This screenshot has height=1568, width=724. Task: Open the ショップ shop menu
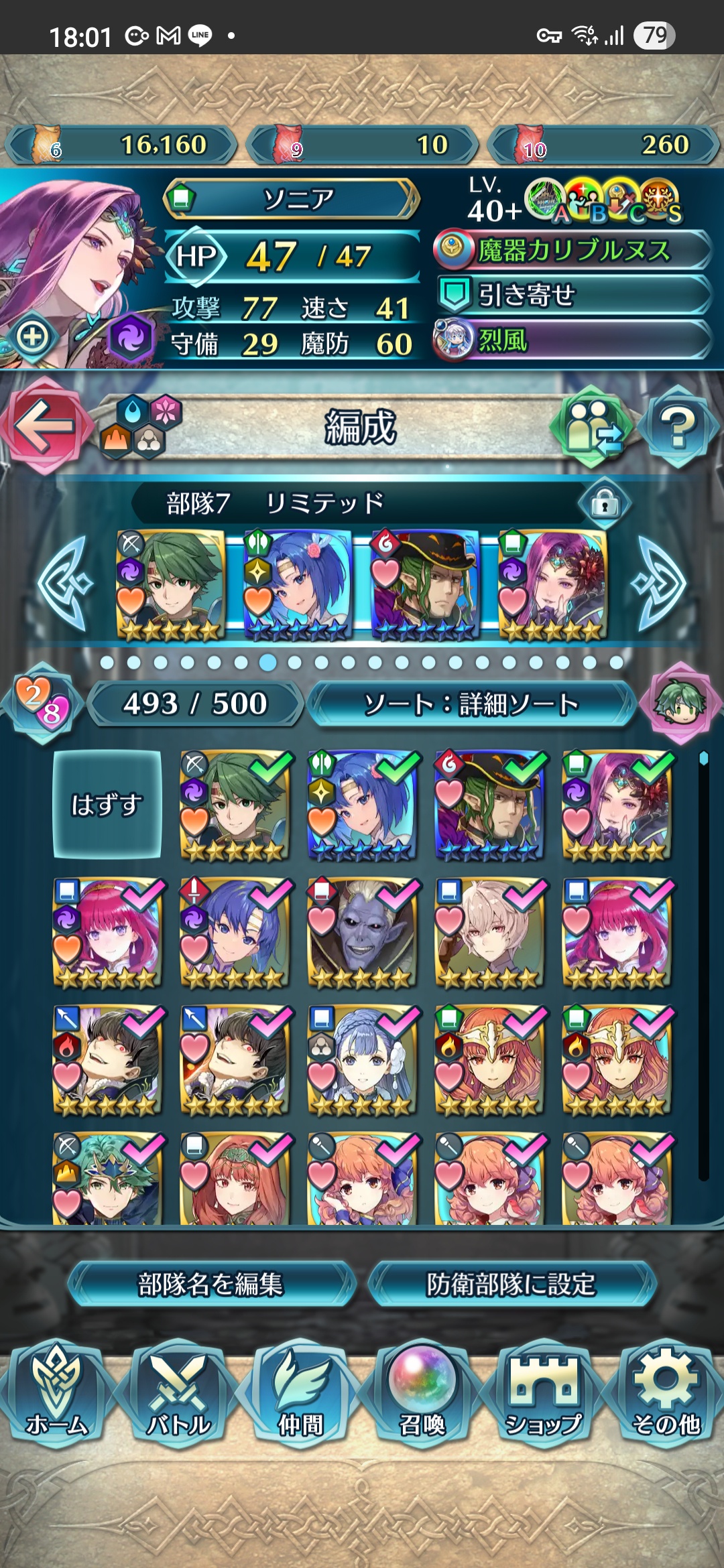click(544, 1392)
